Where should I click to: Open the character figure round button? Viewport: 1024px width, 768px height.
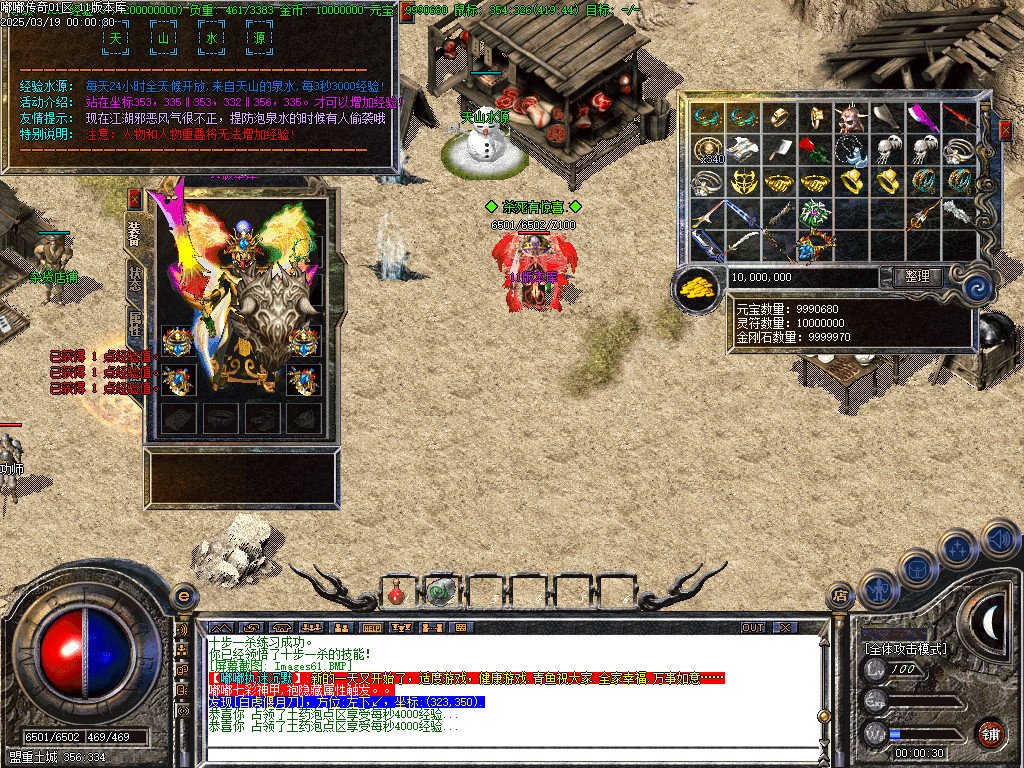click(878, 589)
